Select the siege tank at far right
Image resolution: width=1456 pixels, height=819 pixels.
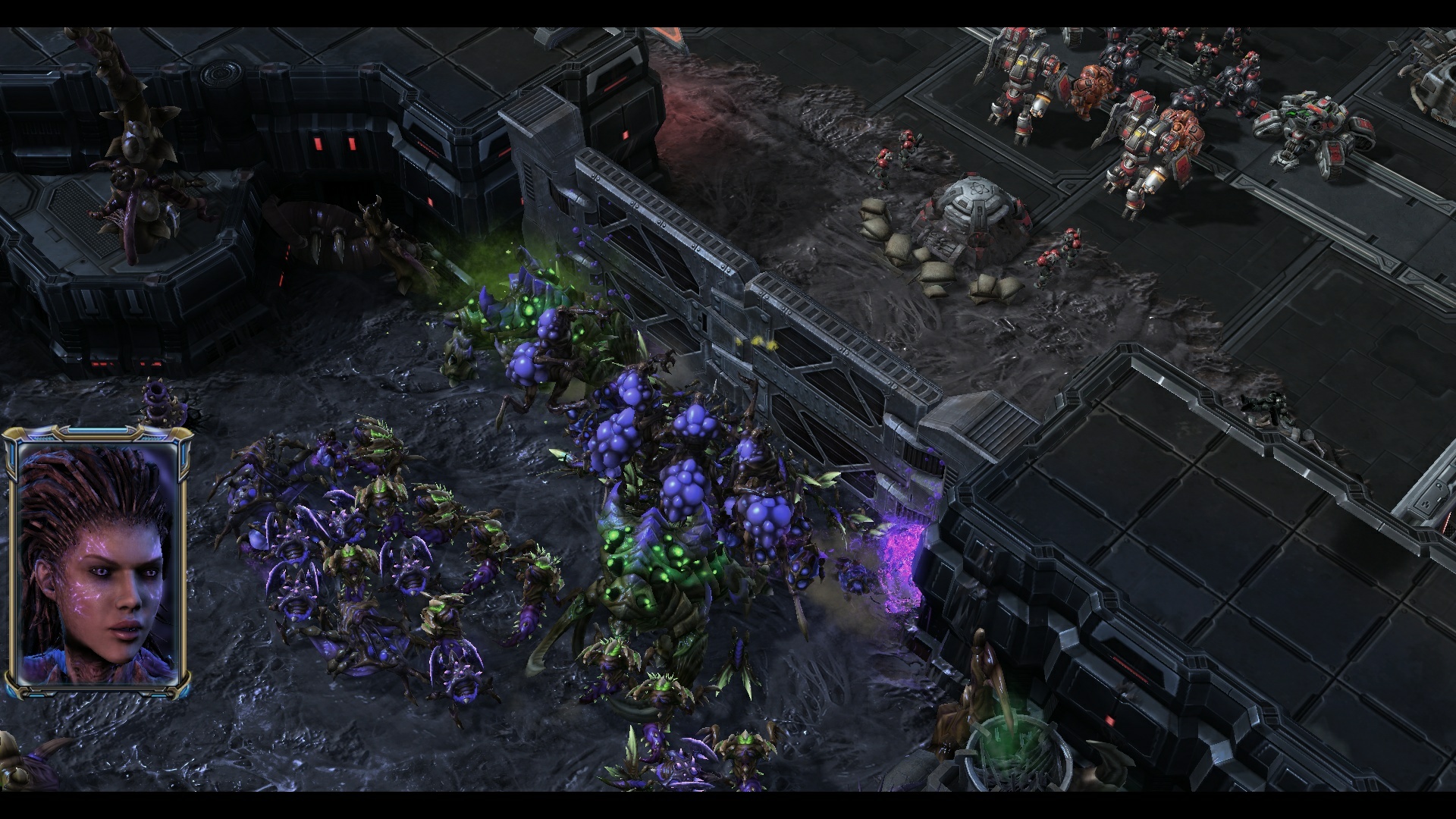[x=1312, y=127]
